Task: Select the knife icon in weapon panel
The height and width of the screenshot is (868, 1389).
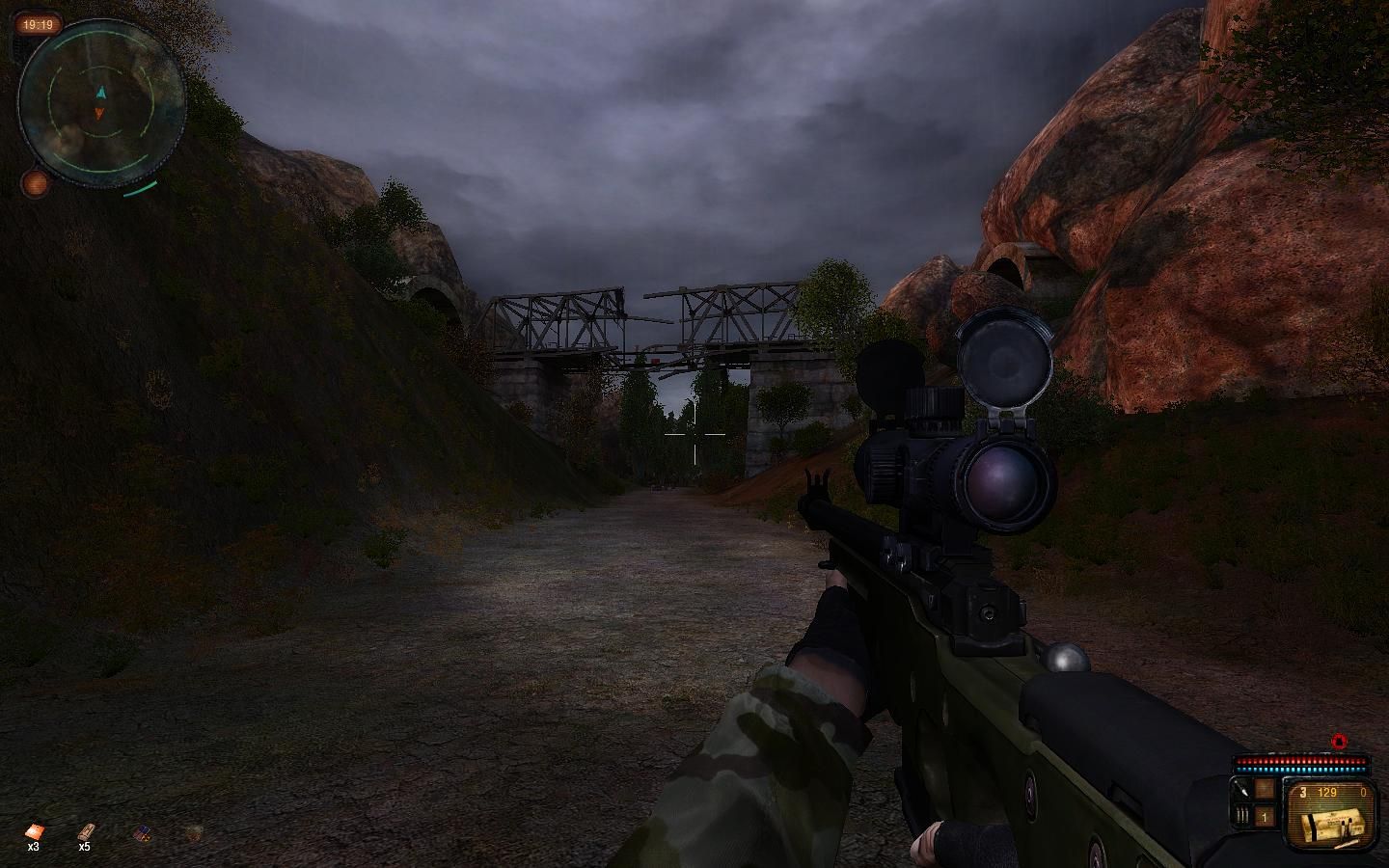Action: (1241, 791)
